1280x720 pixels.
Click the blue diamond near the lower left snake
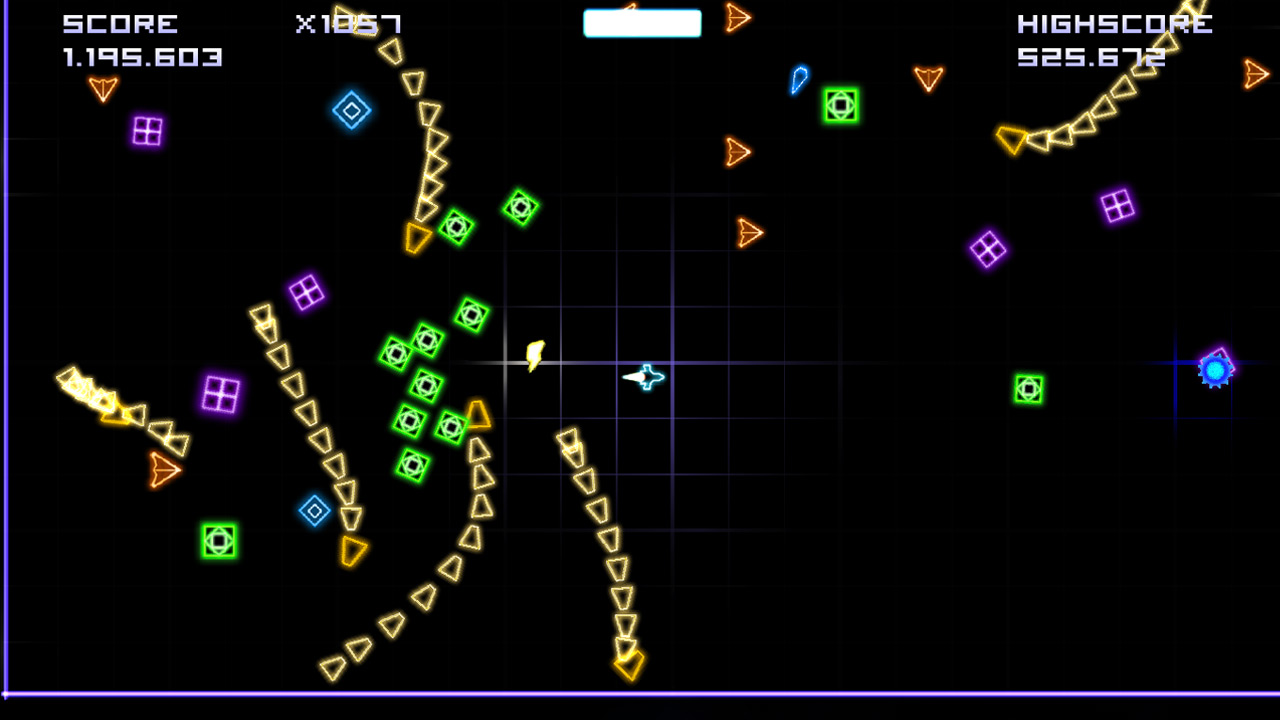point(314,509)
